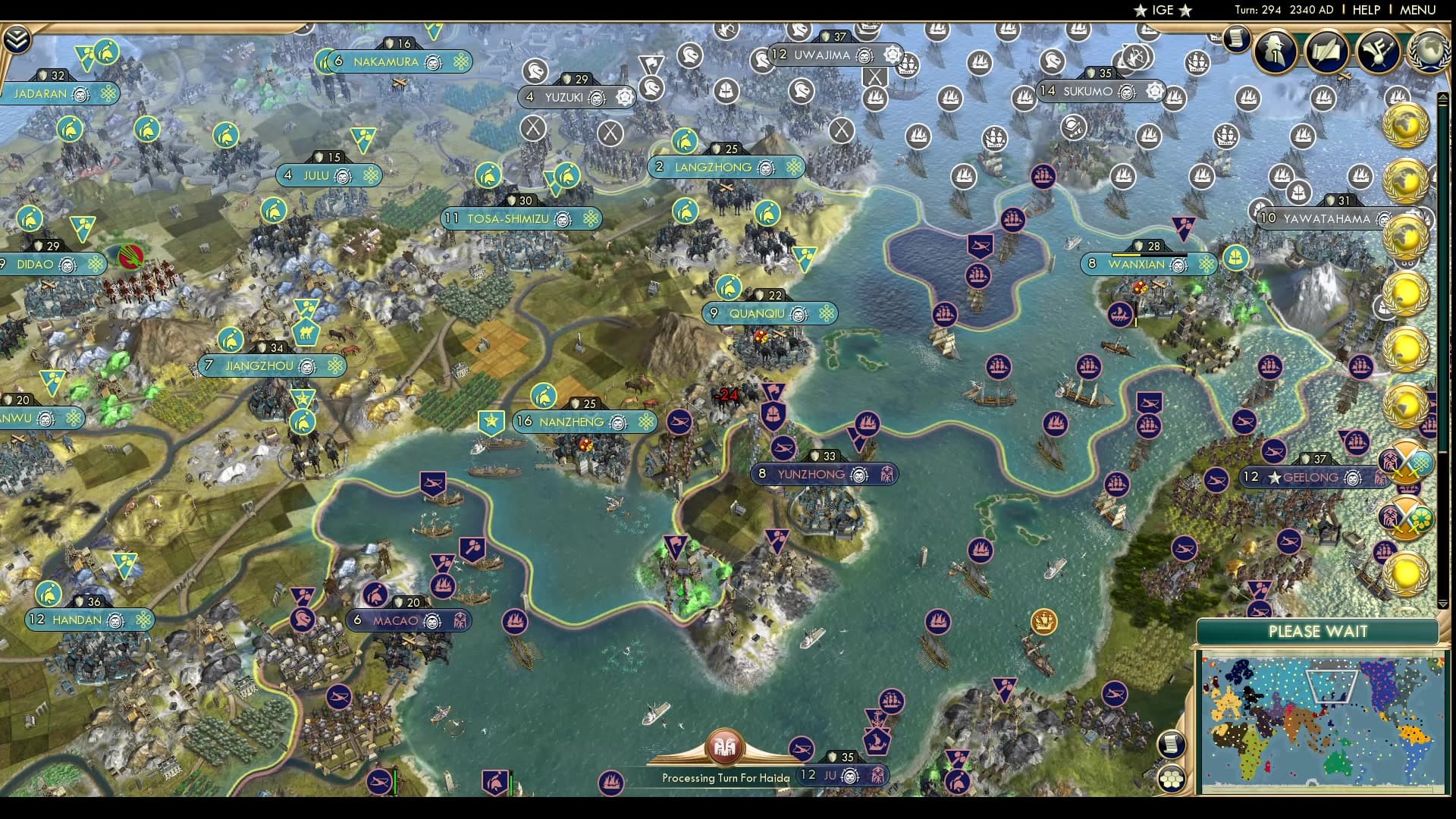Click HELP in the top bar

[x=1365, y=10]
